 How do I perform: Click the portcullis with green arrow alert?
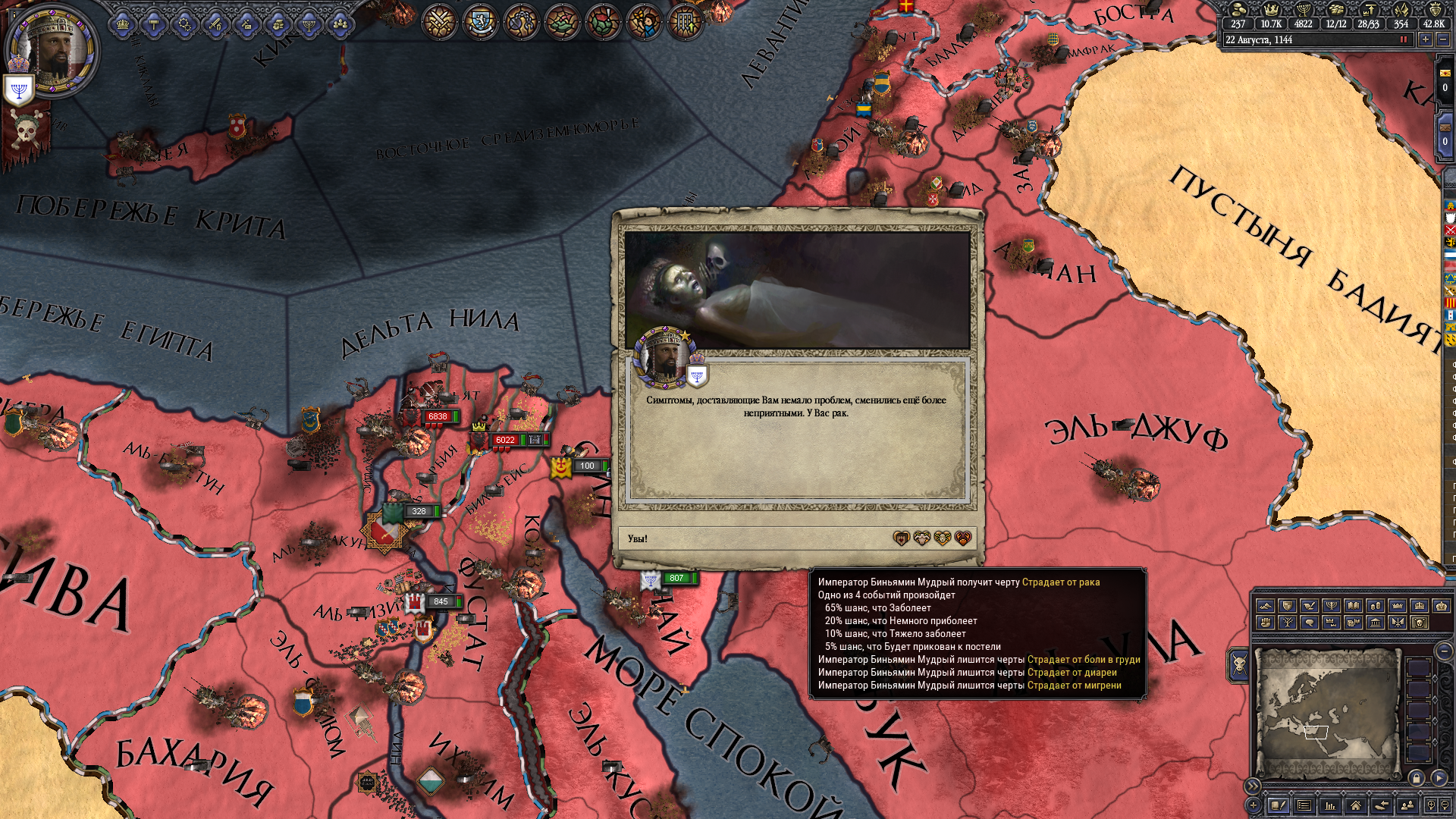click(685, 23)
